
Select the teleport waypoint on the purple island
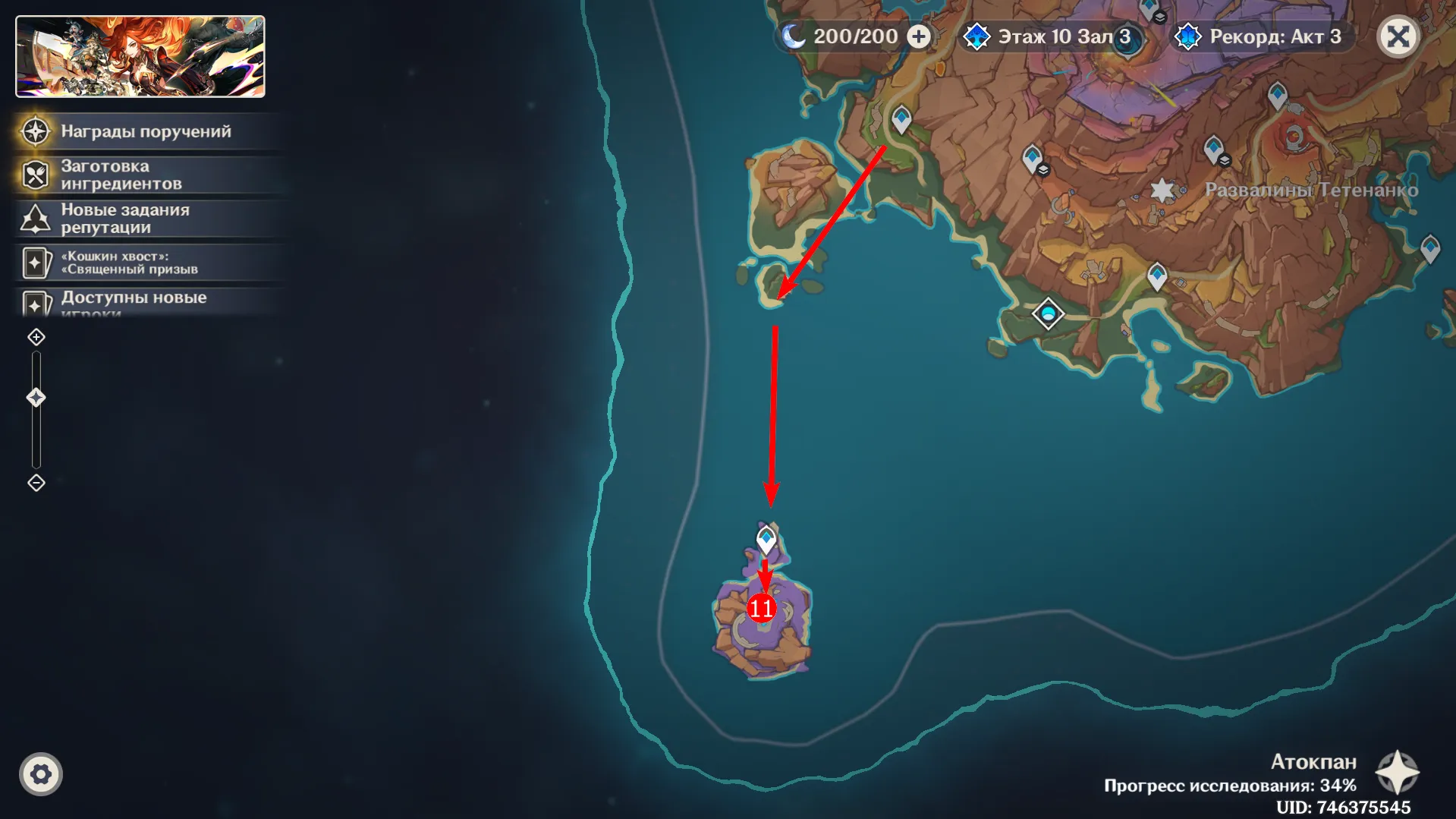[766, 540]
